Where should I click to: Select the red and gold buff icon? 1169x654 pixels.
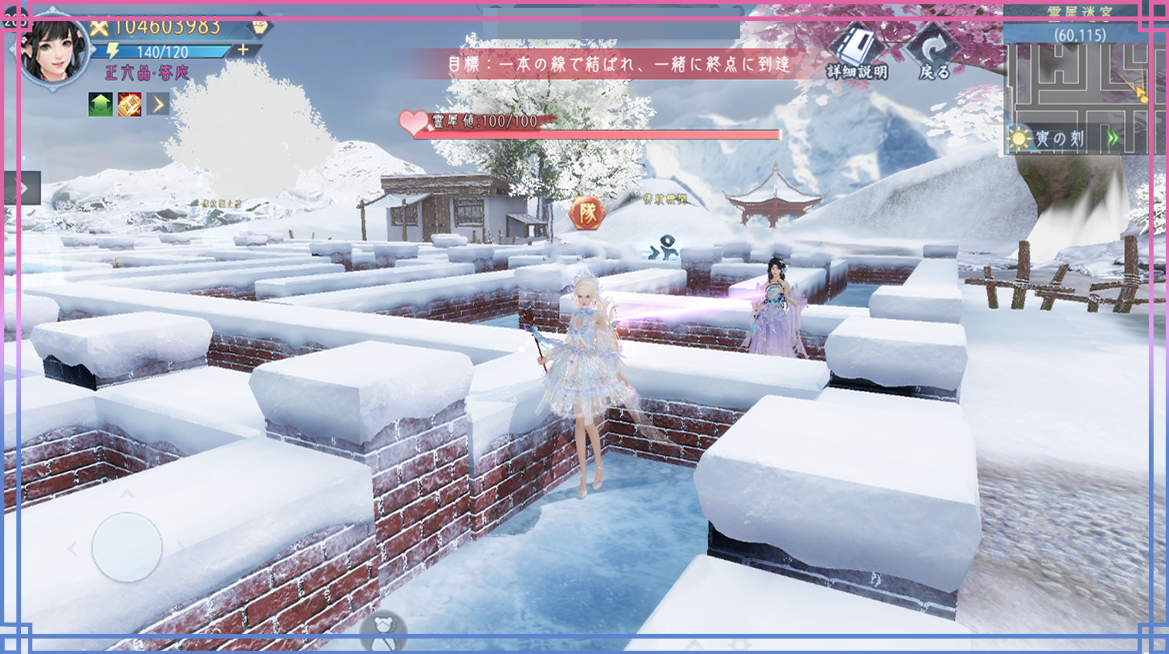pos(129,103)
